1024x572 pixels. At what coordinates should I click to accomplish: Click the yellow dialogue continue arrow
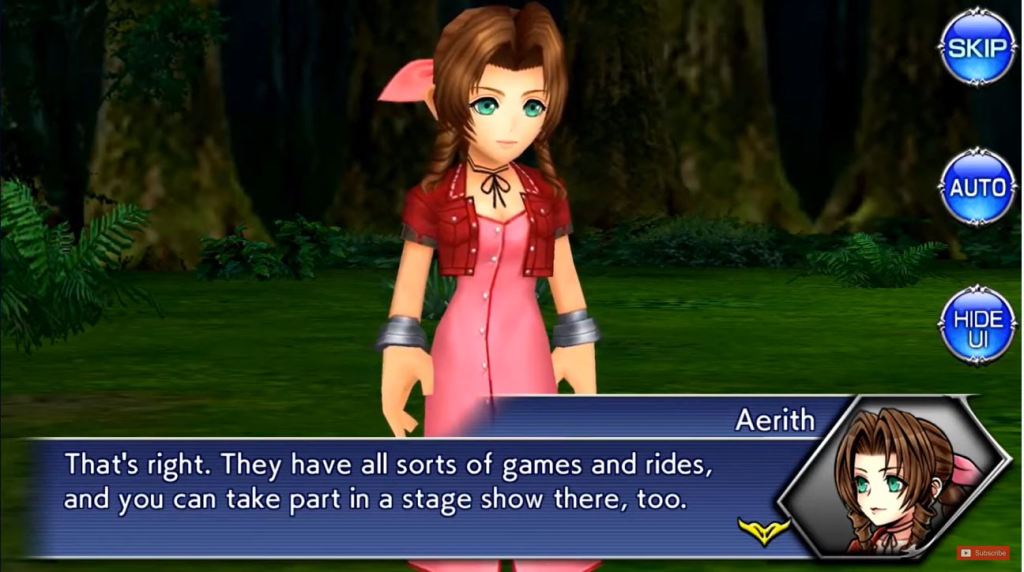click(763, 528)
